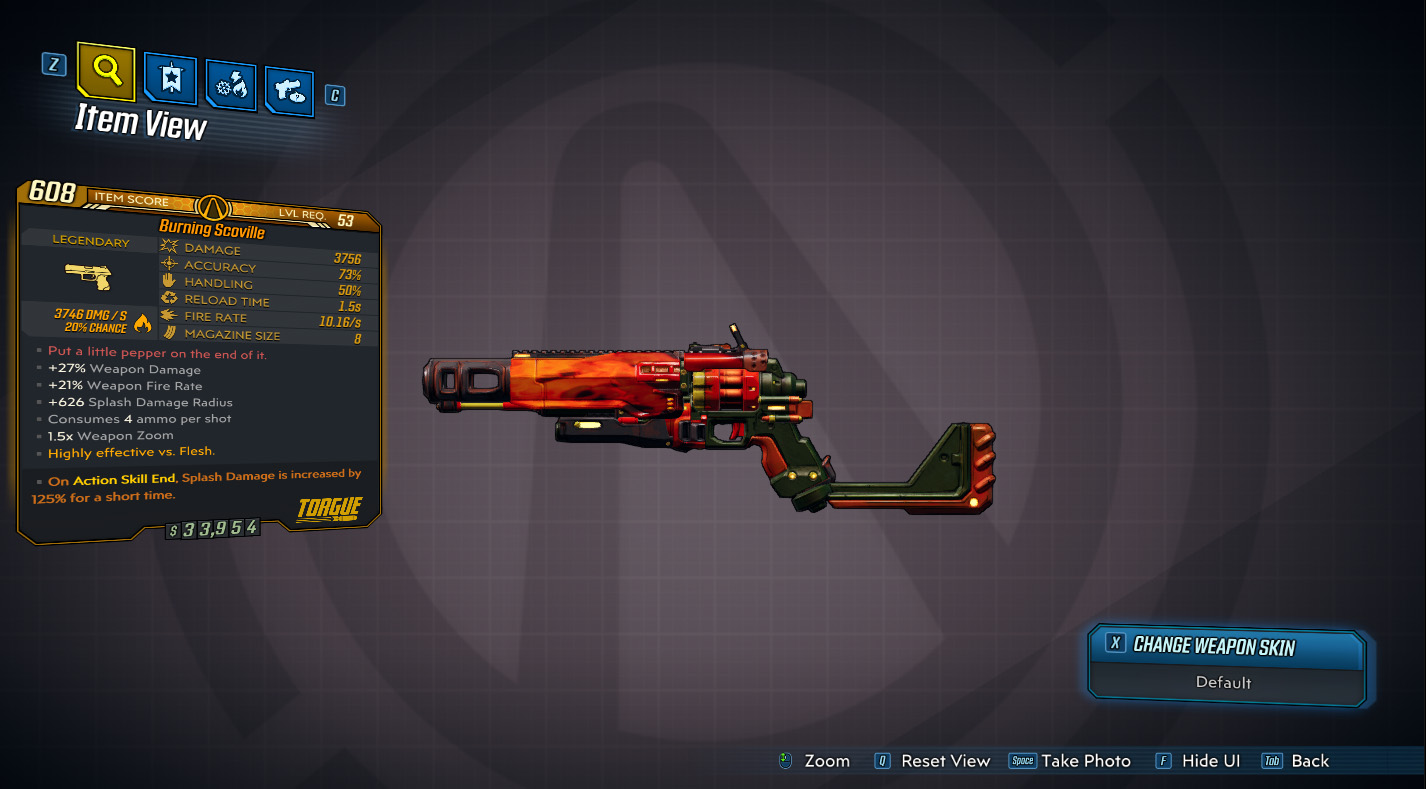Click Reset View to recenter the weapon
This screenshot has width=1426, height=789.
click(x=946, y=761)
